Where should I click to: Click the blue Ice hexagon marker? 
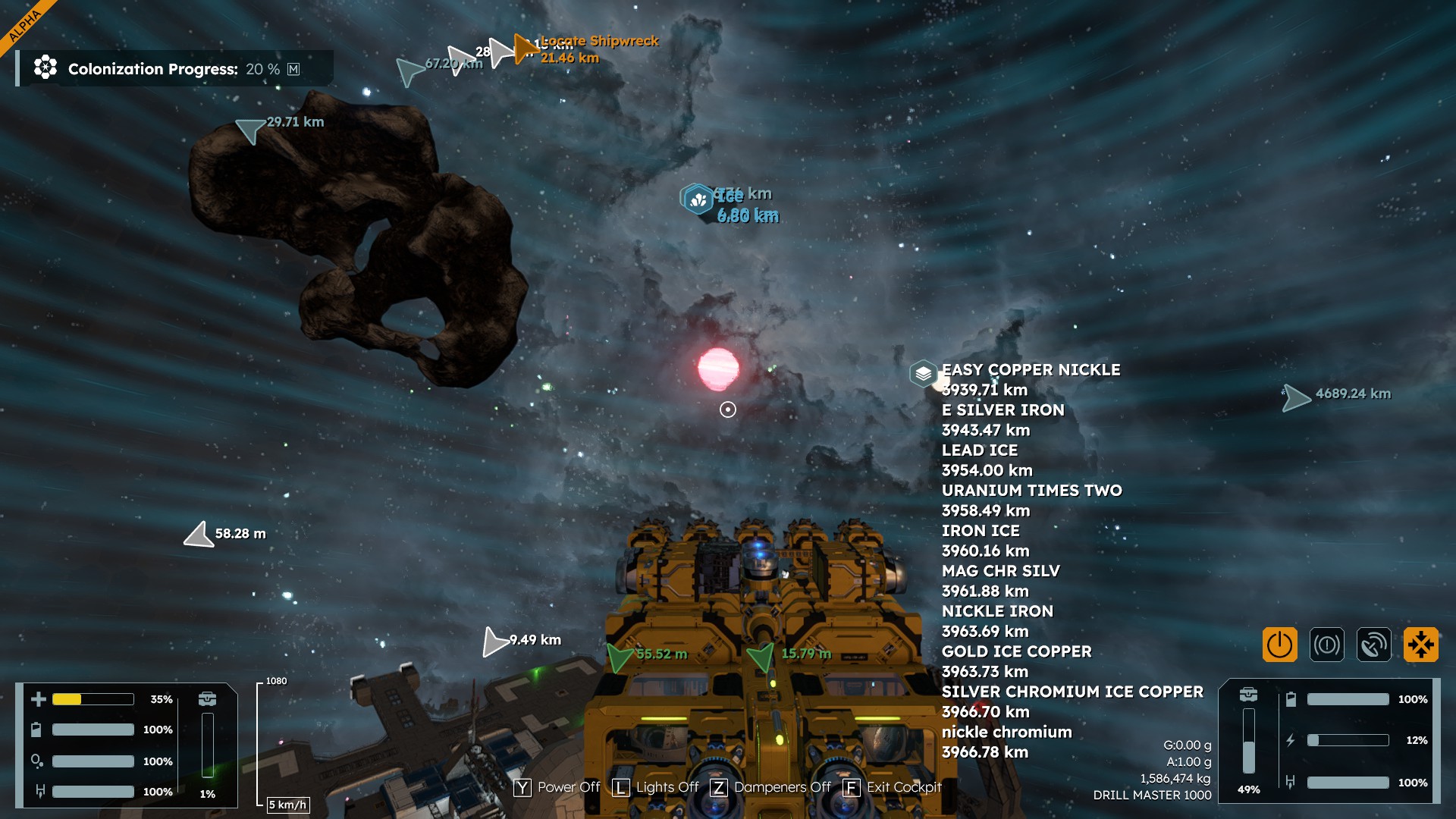tap(697, 199)
